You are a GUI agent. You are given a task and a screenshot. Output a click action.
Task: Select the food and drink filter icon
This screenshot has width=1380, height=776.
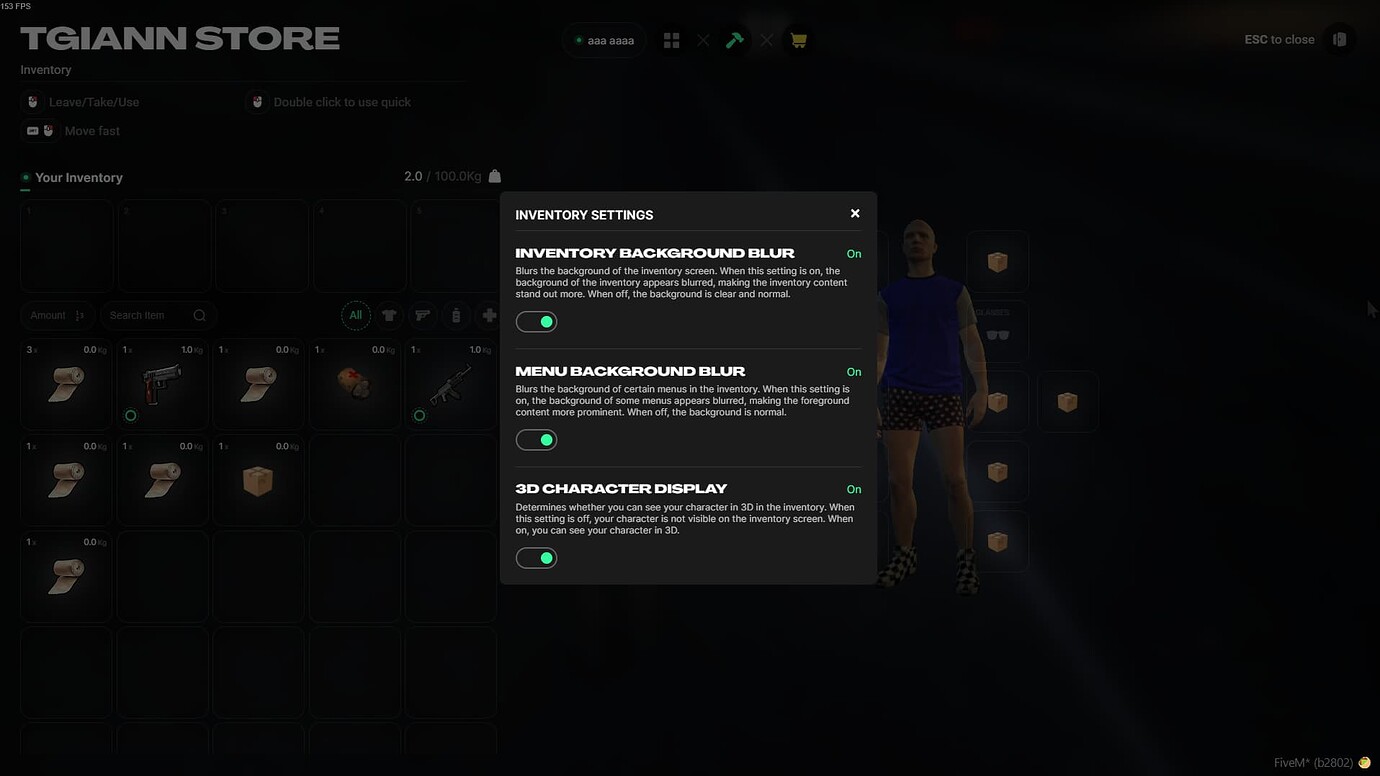click(456, 315)
